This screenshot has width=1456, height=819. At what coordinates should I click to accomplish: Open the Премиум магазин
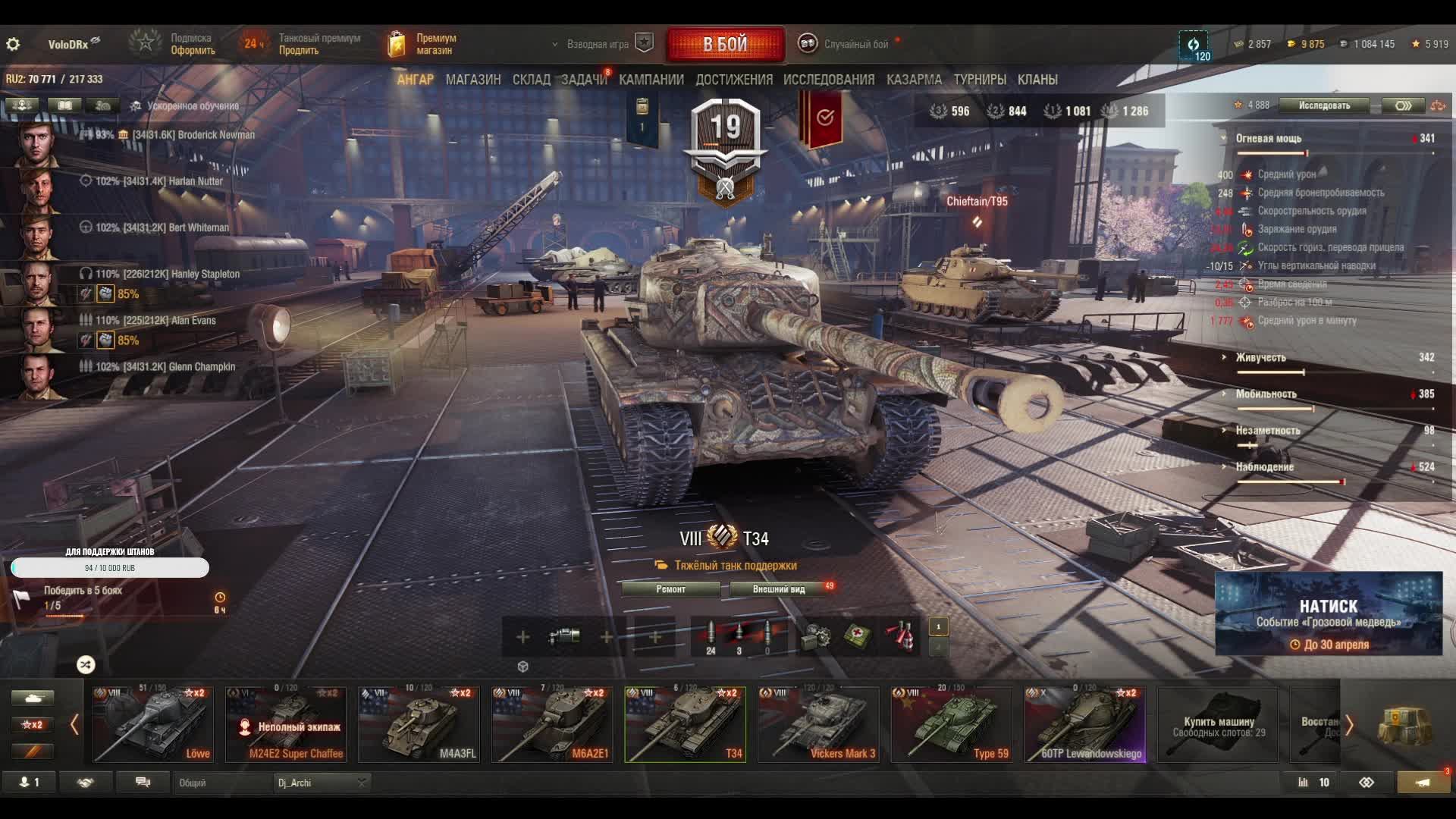[x=423, y=44]
